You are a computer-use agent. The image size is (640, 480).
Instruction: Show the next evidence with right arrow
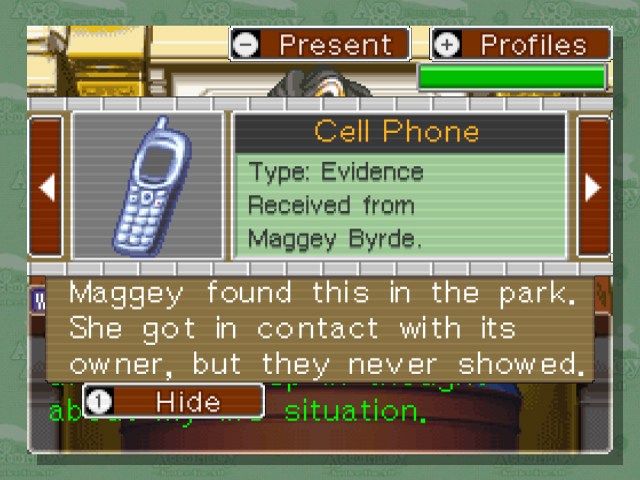click(593, 187)
